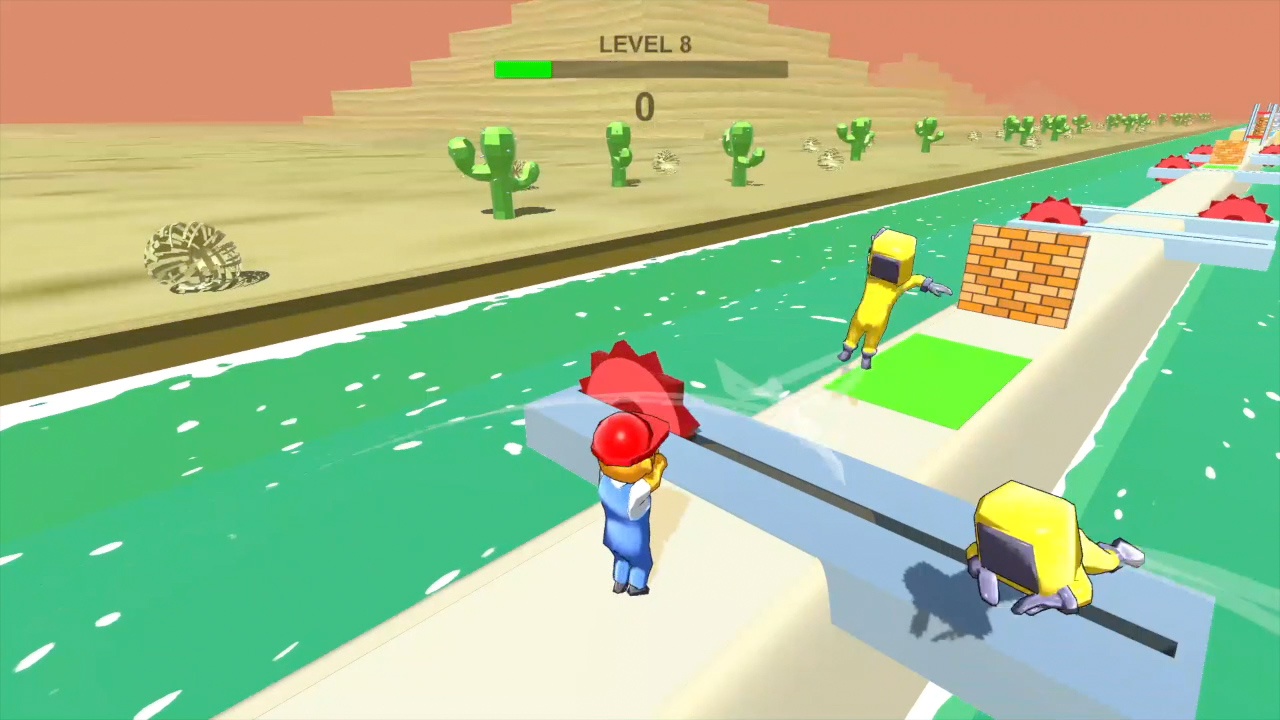This screenshot has width=1280, height=720.
Task: Click the green level progress bar
Action: 522,68
